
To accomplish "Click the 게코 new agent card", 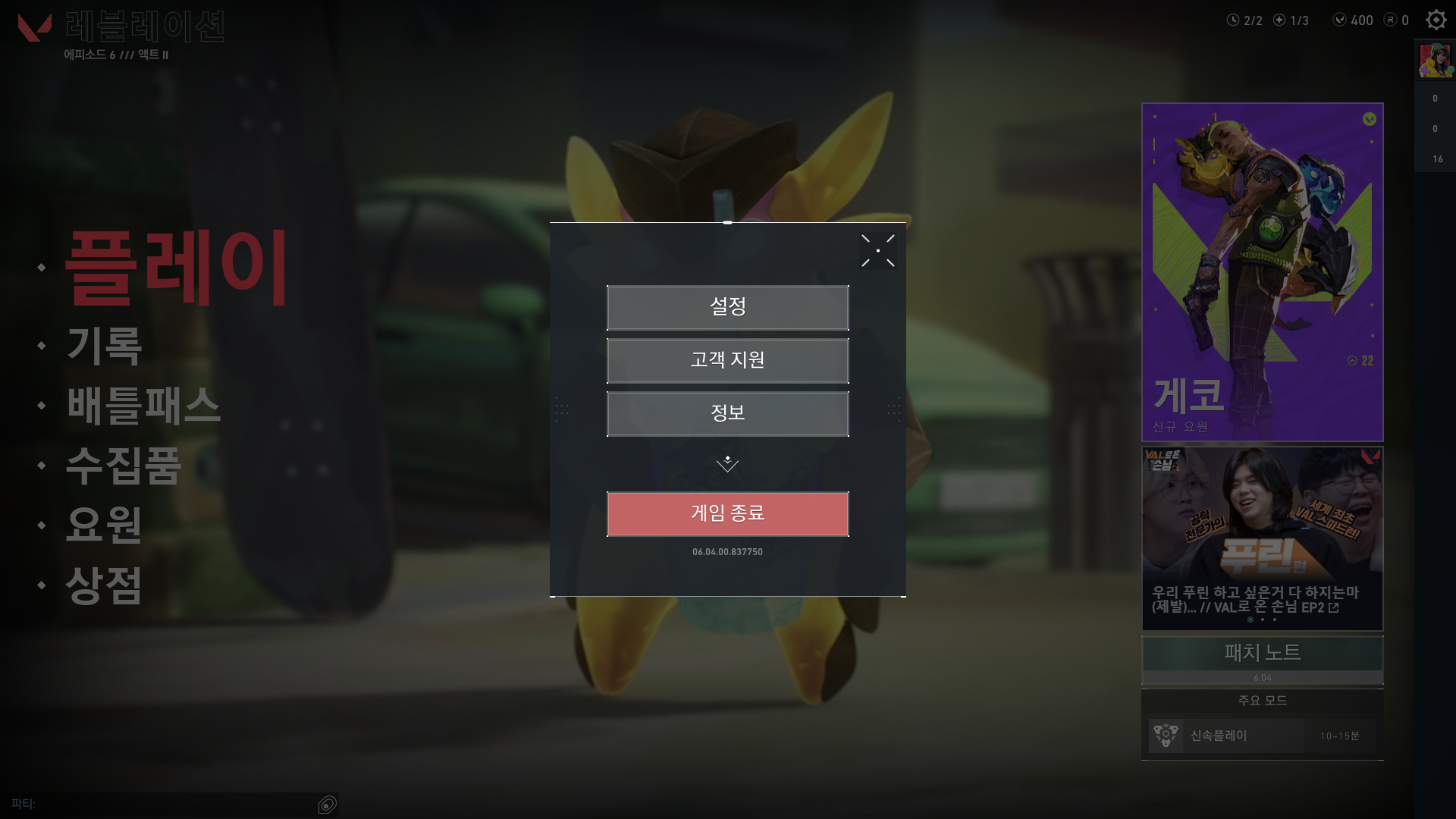I will [x=1262, y=273].
